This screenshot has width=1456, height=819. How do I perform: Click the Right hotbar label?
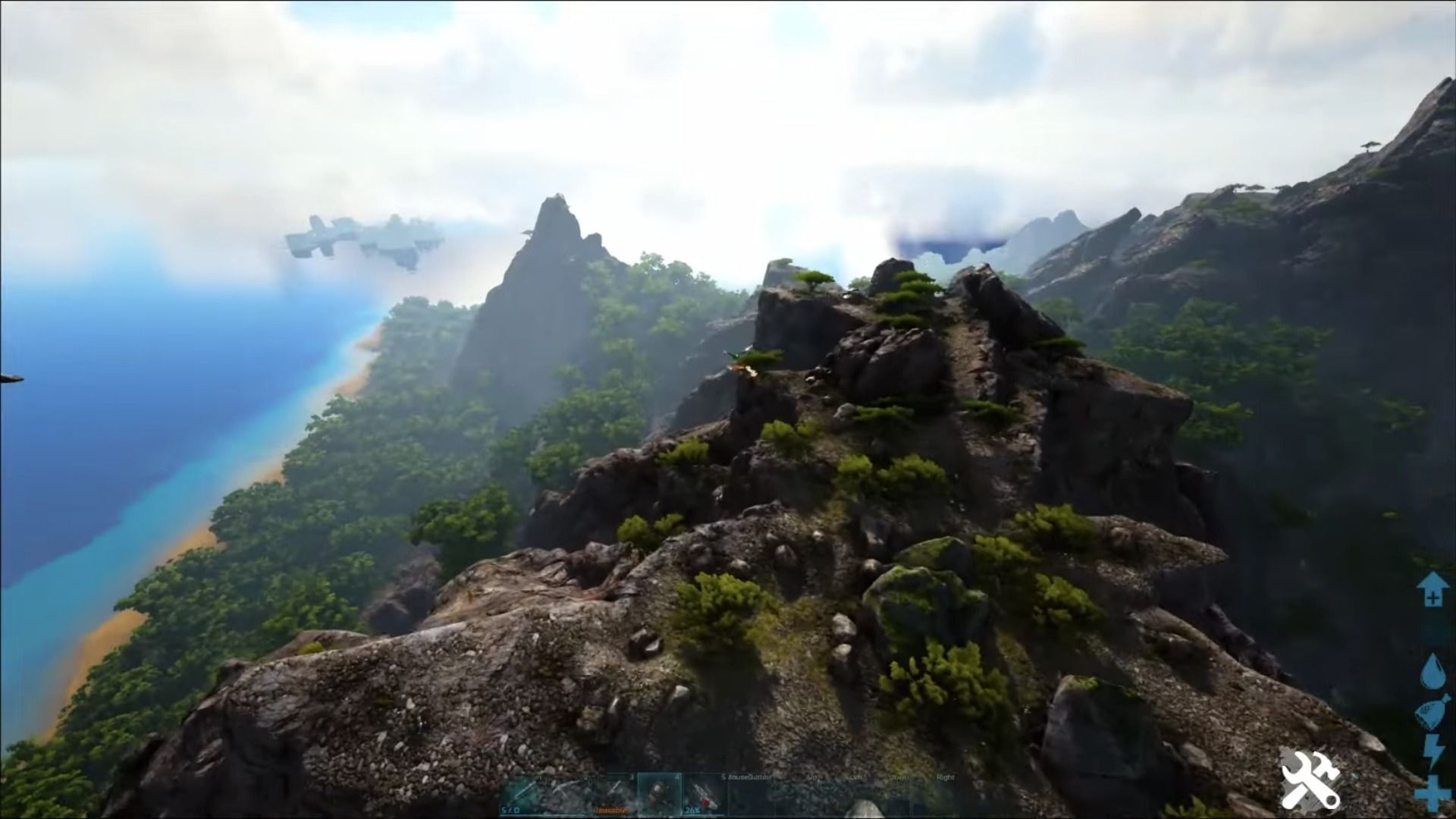coord(946,777)
